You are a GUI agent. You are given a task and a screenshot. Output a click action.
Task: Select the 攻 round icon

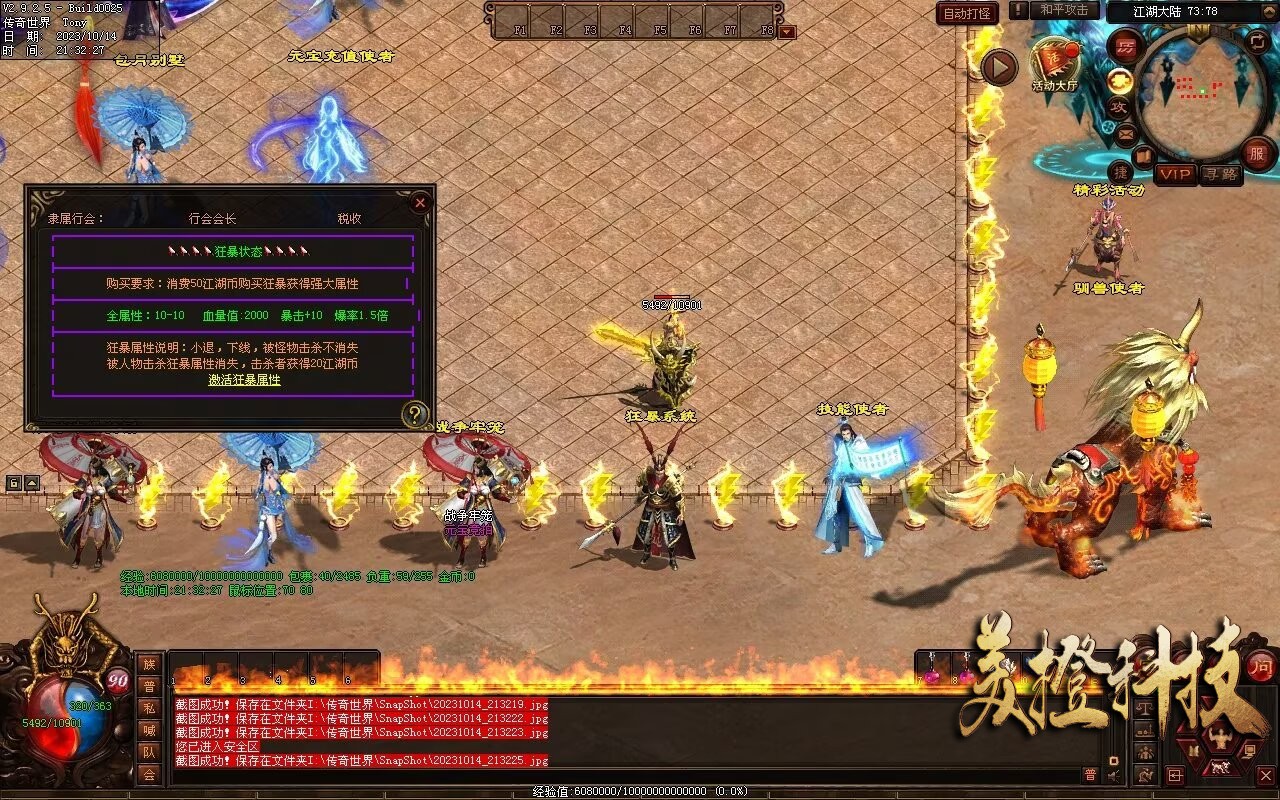point(1119,105)
